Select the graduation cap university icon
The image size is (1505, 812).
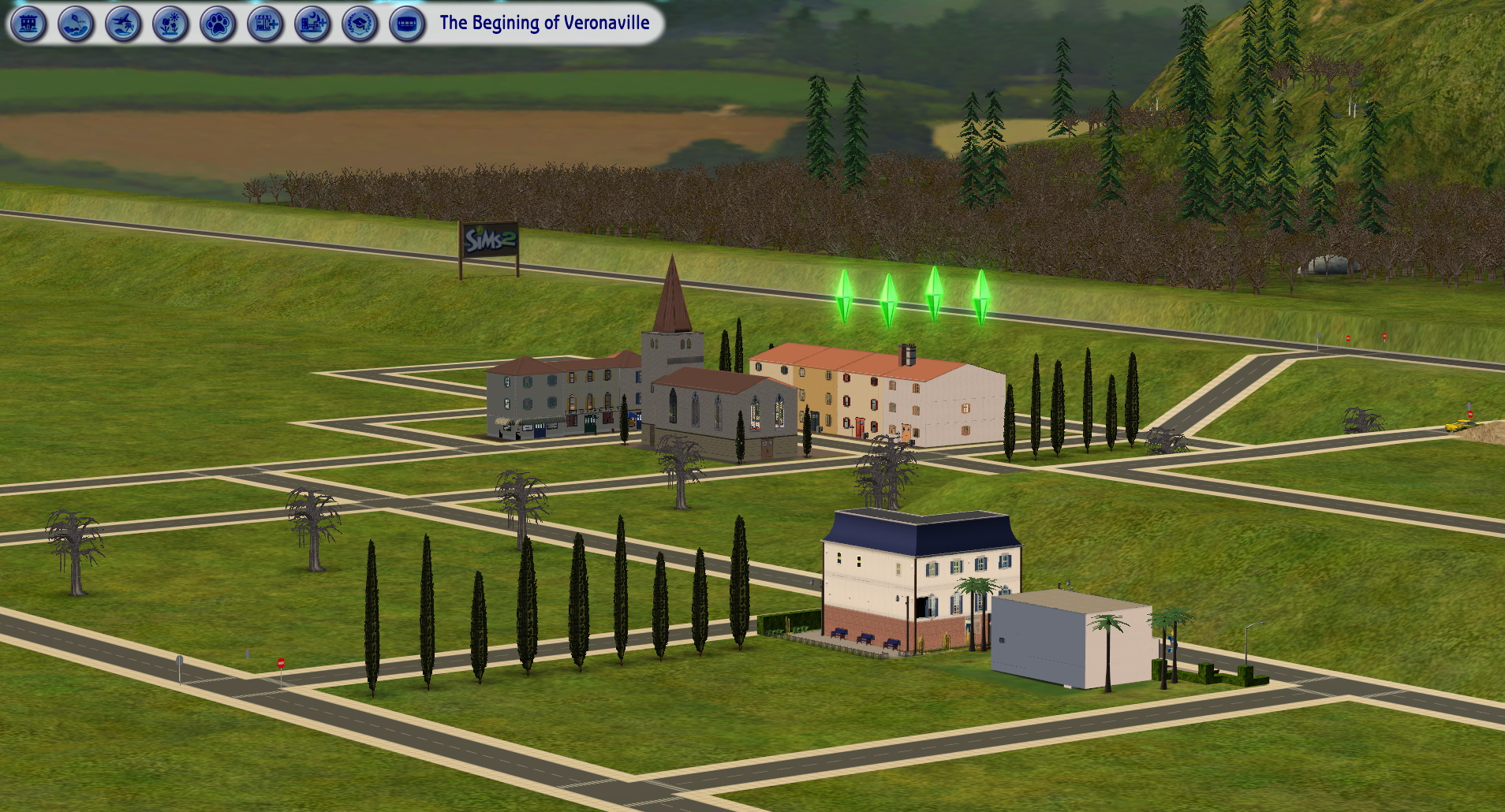(360, 24)
